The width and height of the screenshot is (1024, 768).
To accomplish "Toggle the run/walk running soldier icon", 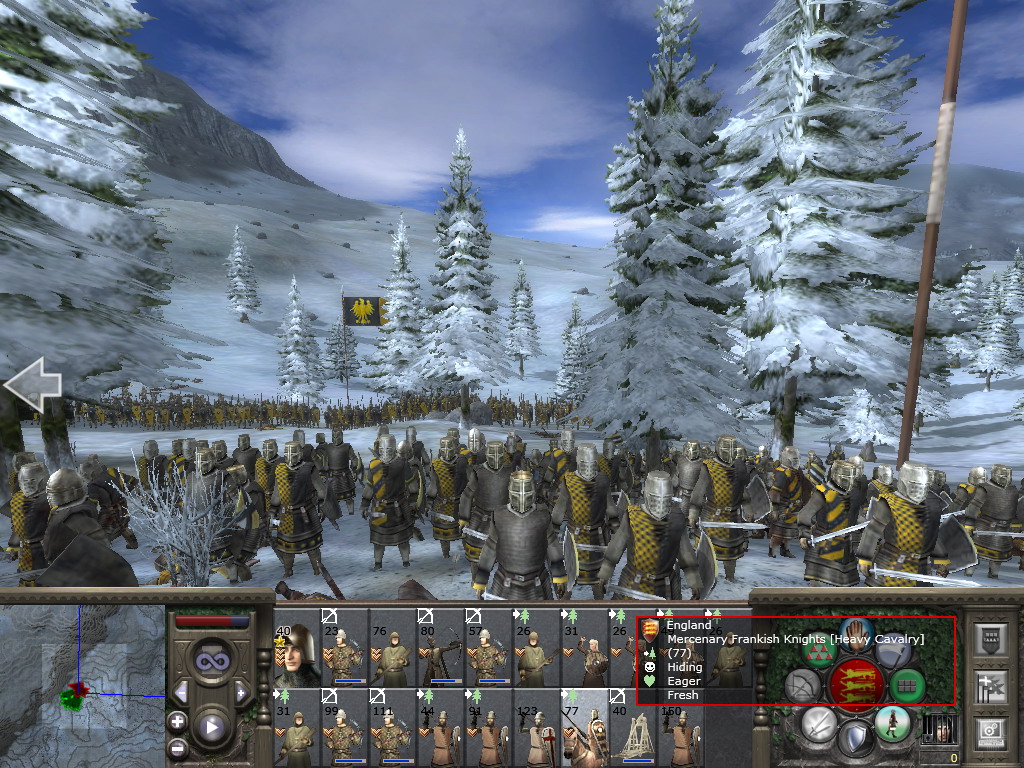I will pos(890,724).
